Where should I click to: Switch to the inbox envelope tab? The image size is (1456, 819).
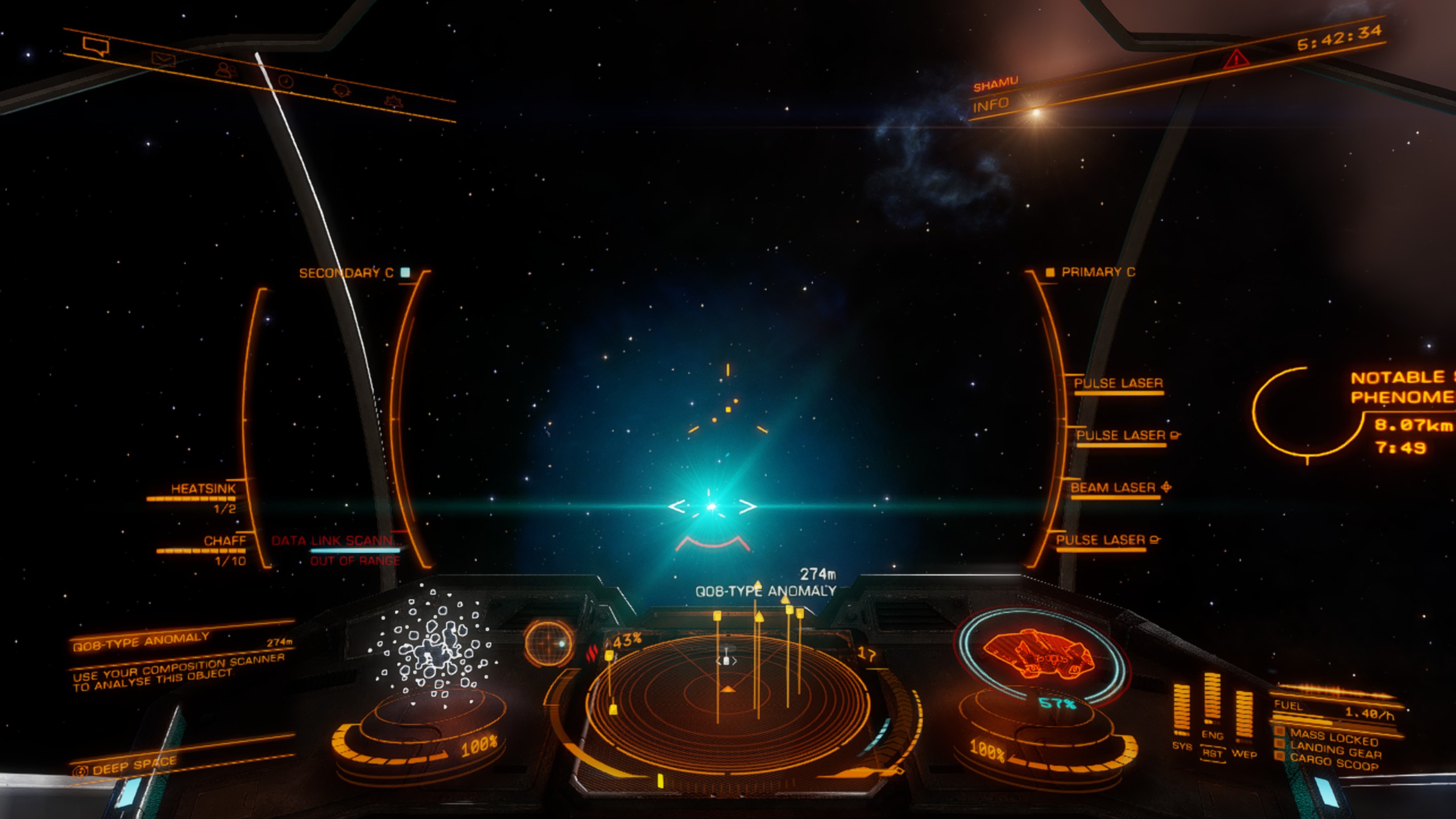point(163,59)
